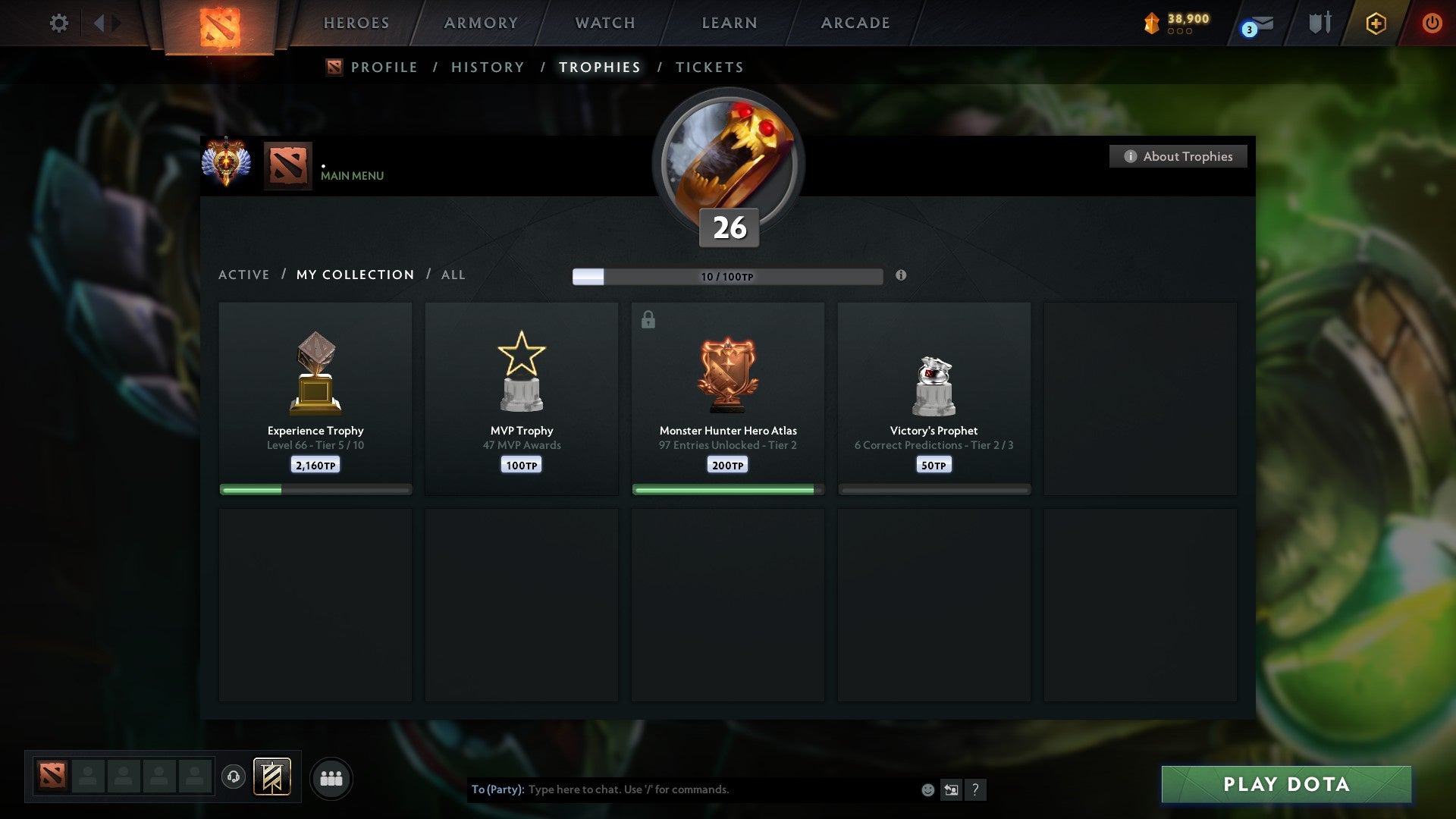Viewport: 1456px width, 819px height.
Task: Open Dota Plus via gold hexagon icon
Action: [x=1376, y=23]
